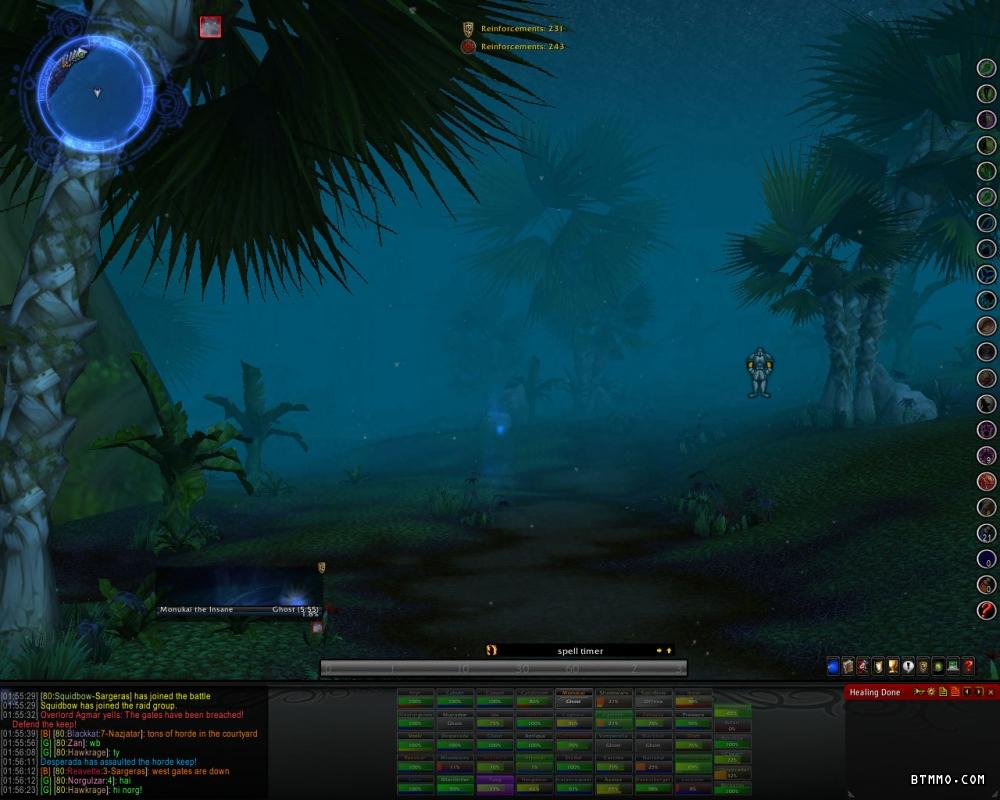Click the Healing Done meter title
Image resolution: width=1000 pixels, height=800 pixels.
(x=876, y=692)
